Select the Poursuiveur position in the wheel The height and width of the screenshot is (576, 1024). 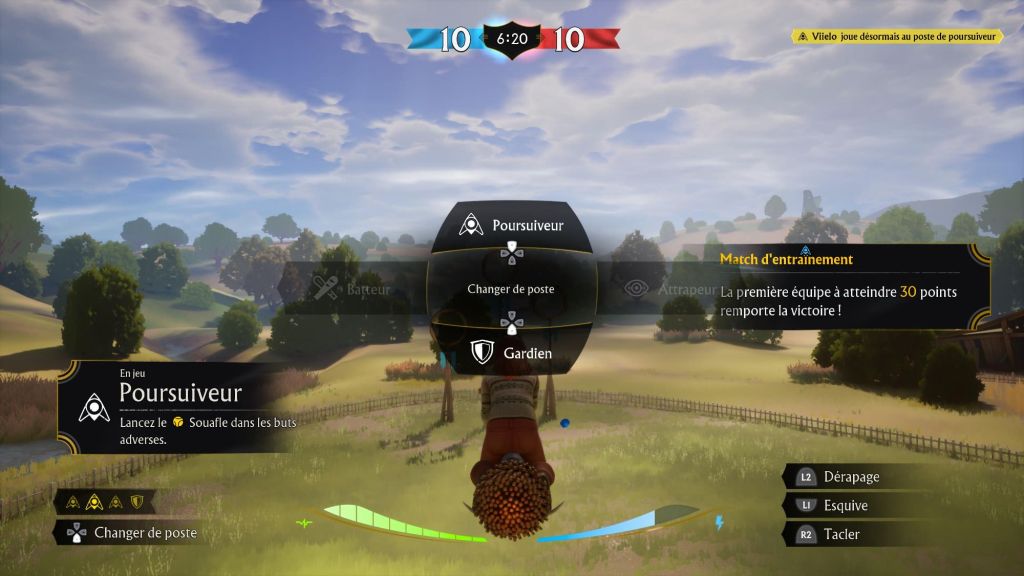[x=511, y=225]
